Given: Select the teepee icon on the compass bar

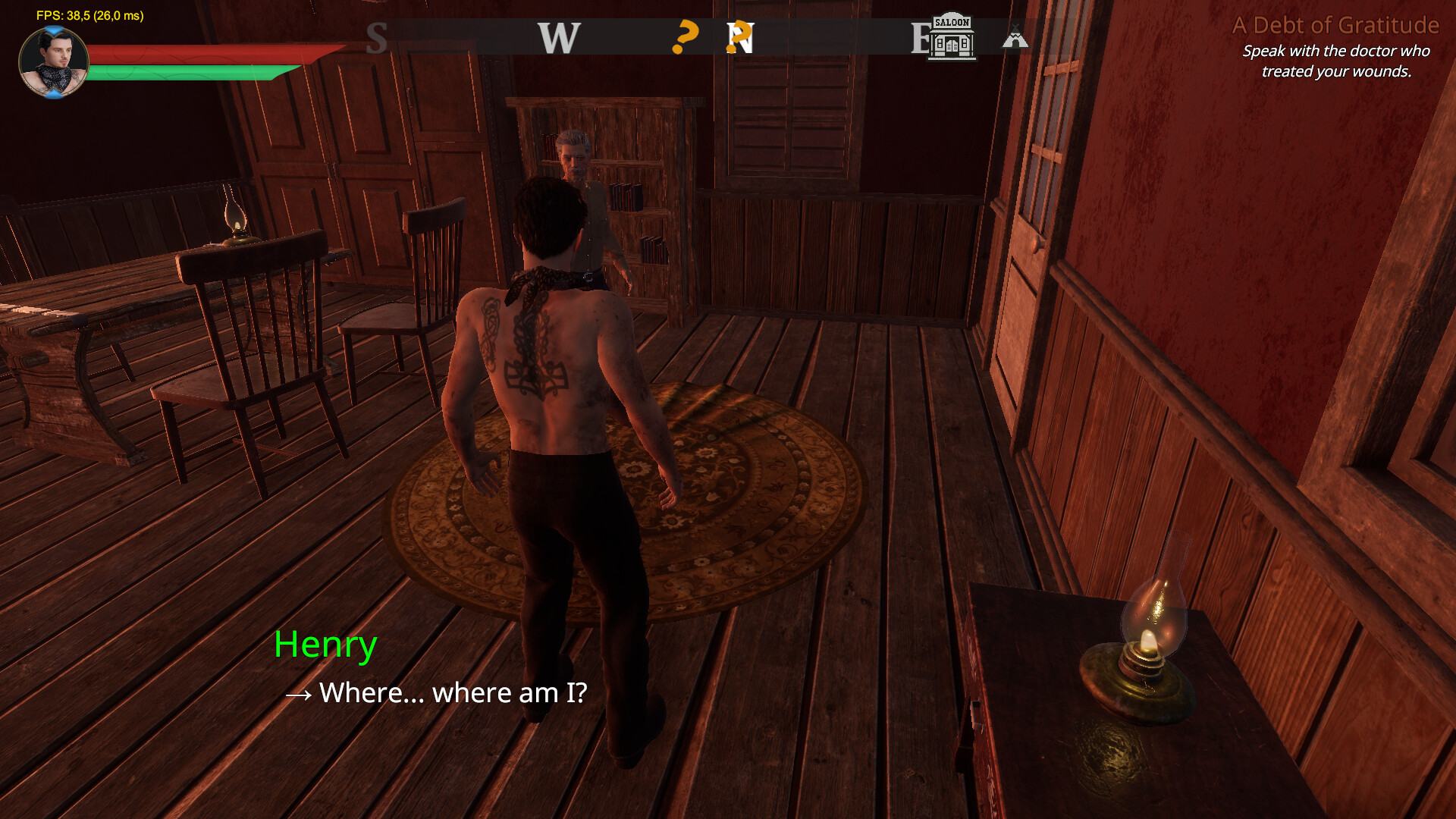Looking at the screenshot, I should point(1017,36).
